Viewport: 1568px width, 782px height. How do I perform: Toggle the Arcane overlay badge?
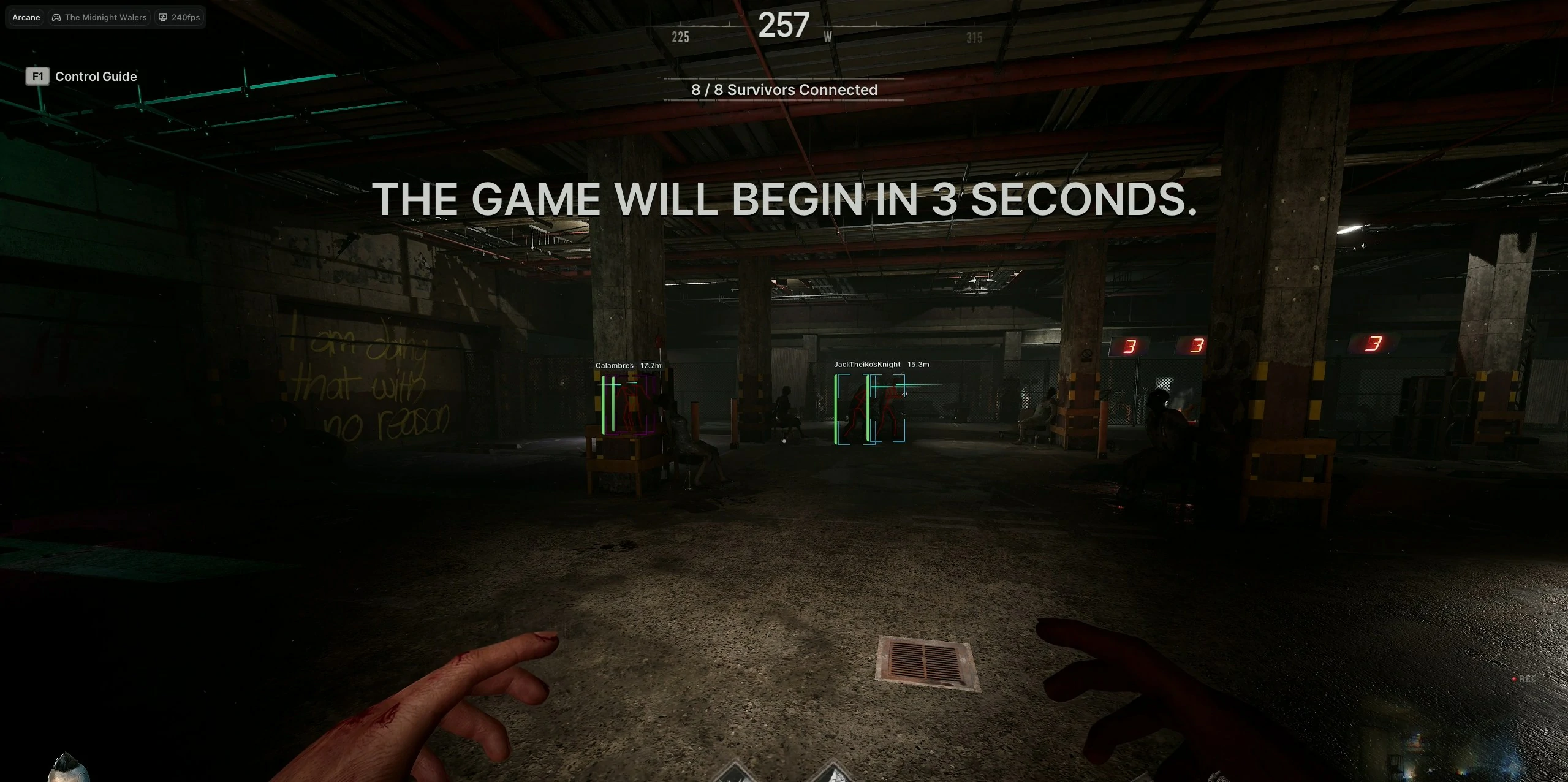click(25, 17)
